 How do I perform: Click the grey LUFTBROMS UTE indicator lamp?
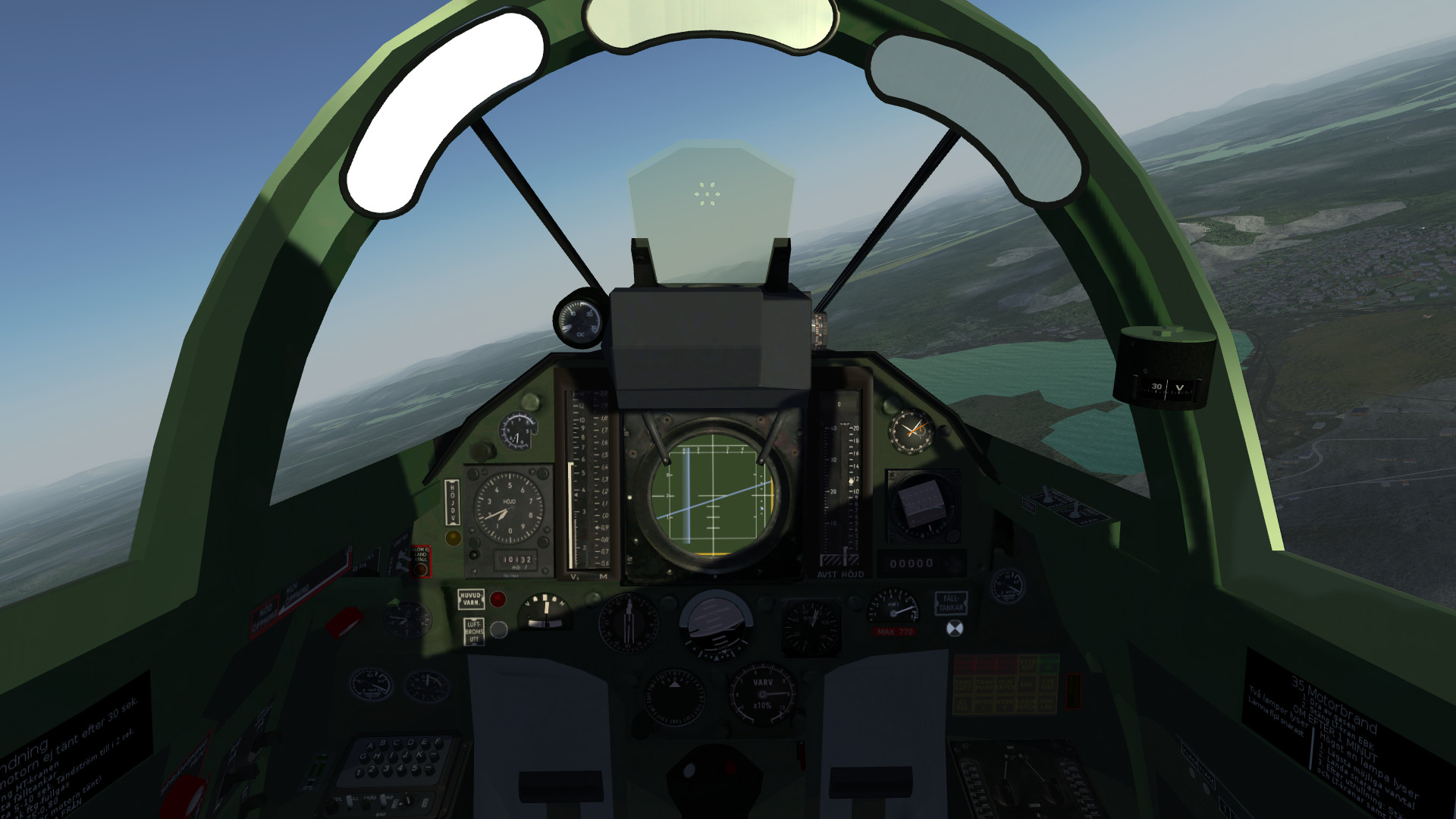click(x=497, y=629)
